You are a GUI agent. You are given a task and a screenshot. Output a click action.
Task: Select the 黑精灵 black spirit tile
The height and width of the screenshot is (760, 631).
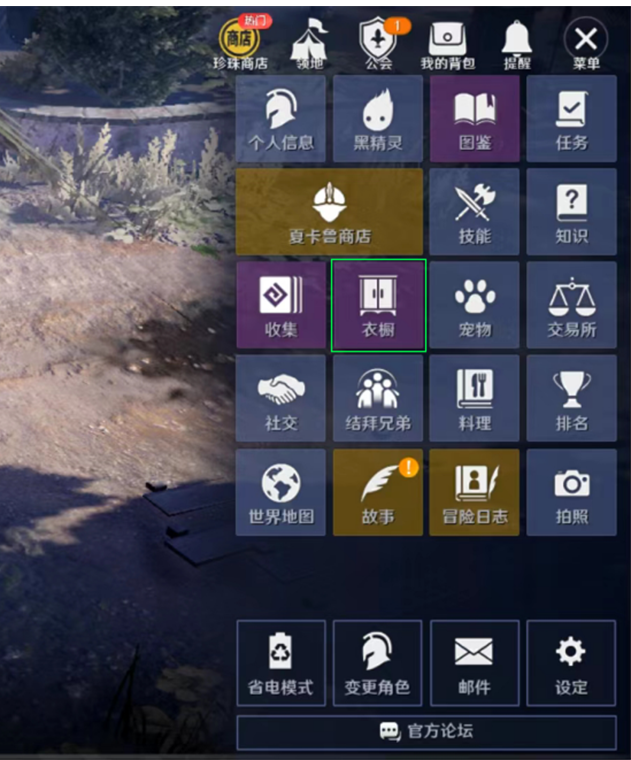click(x=378, y=119)
